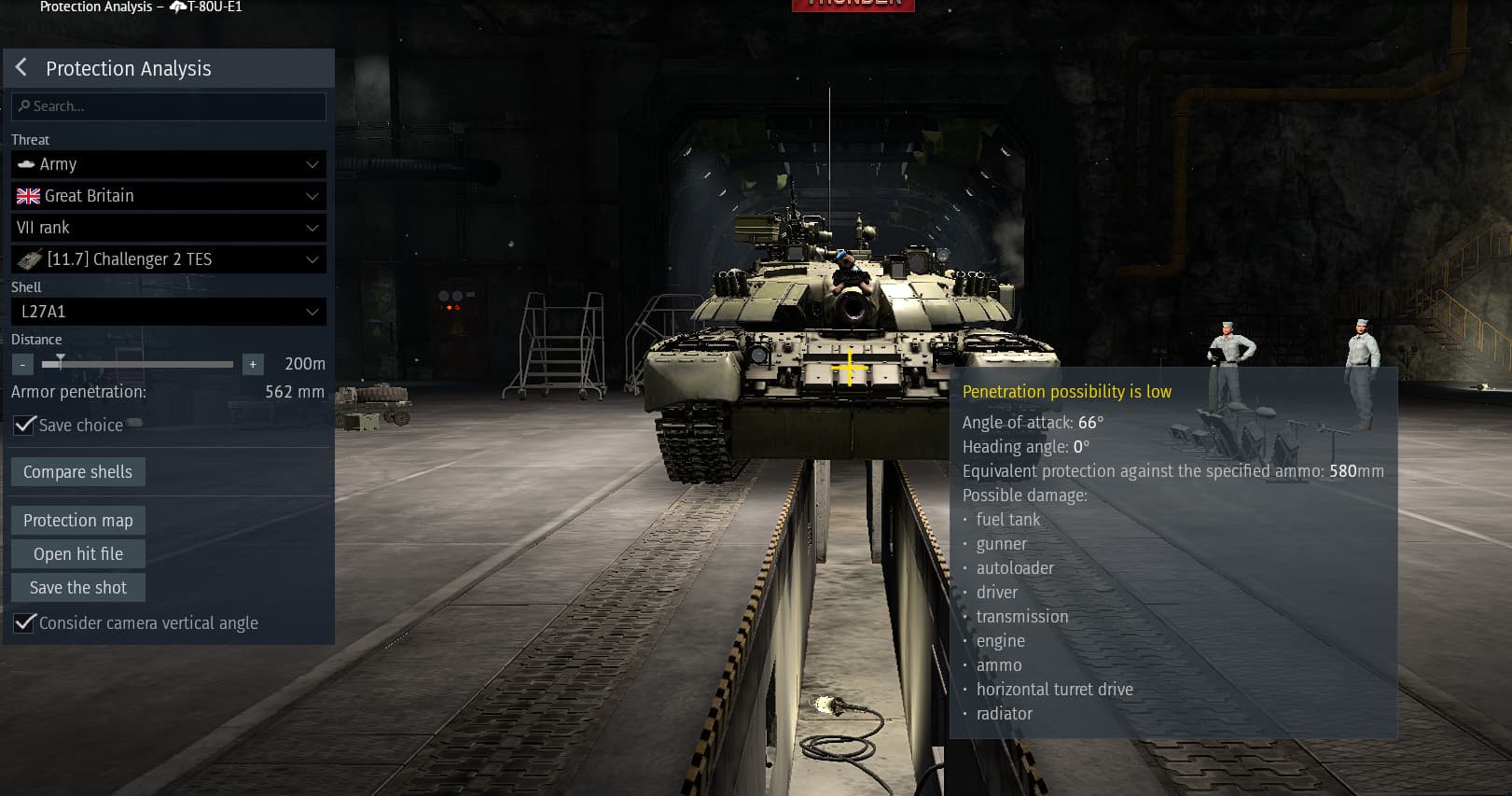Show the Protection map
The image size is (1512, 796).
(77, 521)
